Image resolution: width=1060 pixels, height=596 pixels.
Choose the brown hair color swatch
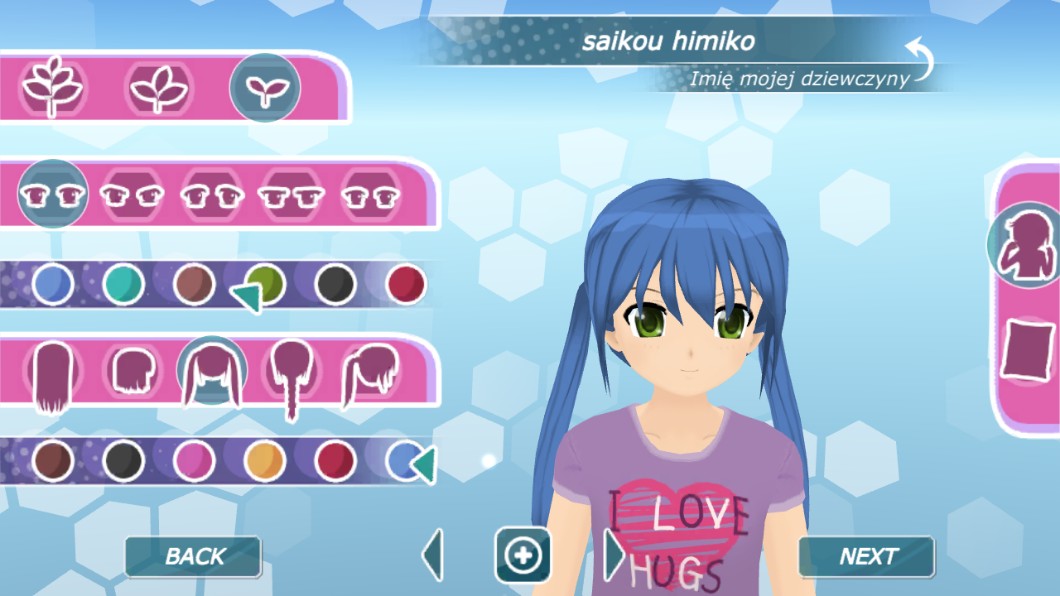pos(53,461)
